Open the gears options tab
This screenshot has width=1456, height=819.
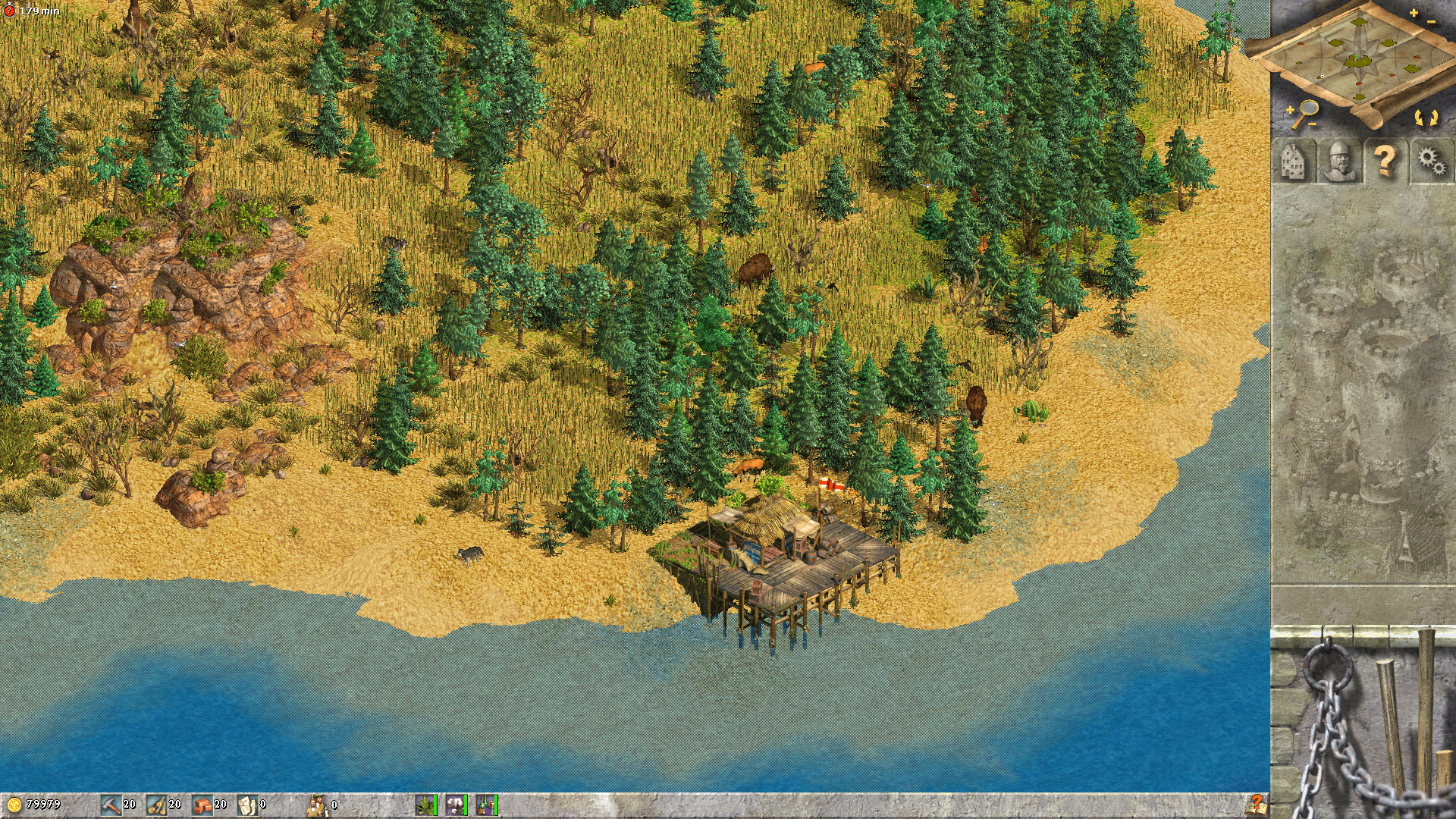1432,161
